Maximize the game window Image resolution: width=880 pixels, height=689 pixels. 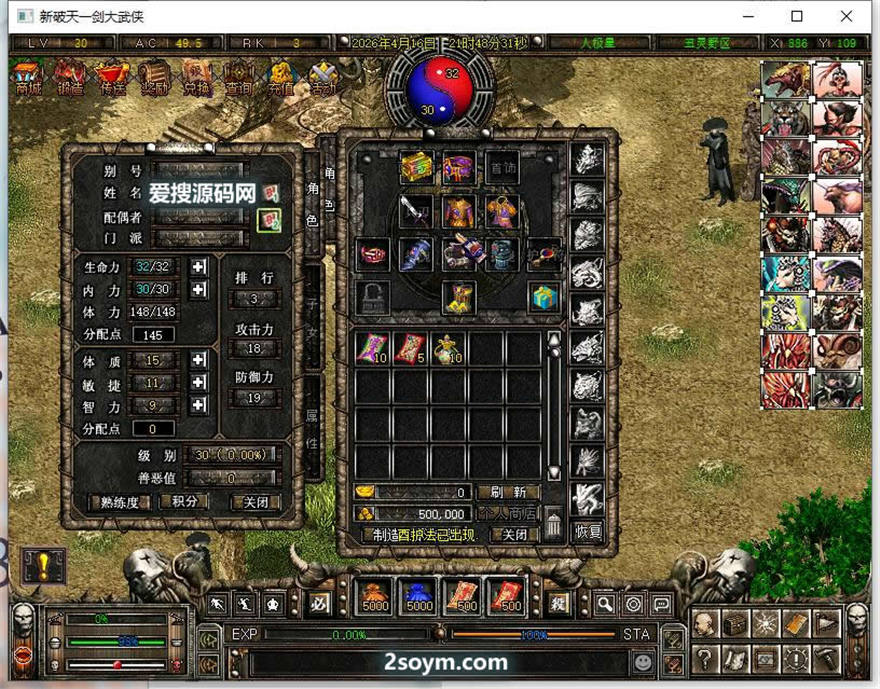(x=797, y=16)
